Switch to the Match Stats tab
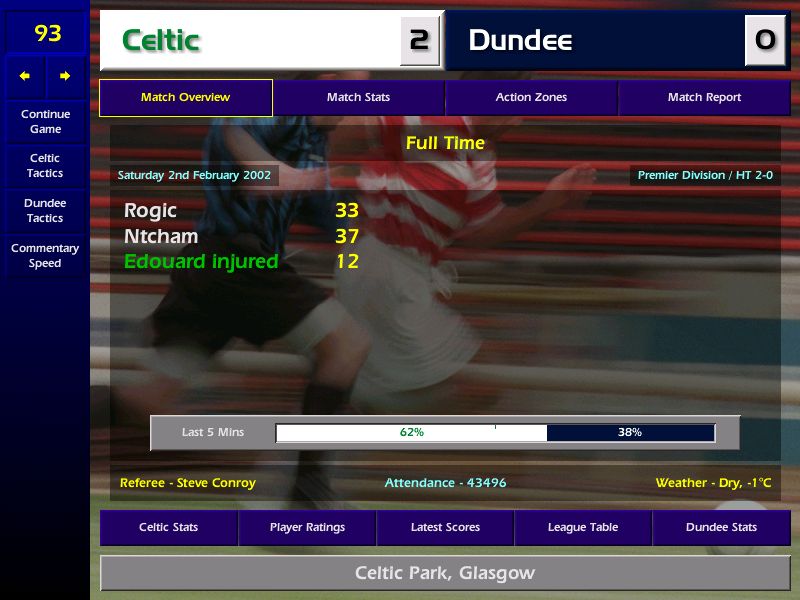Viewport: 800px width, 600px height. pos(358,98)
